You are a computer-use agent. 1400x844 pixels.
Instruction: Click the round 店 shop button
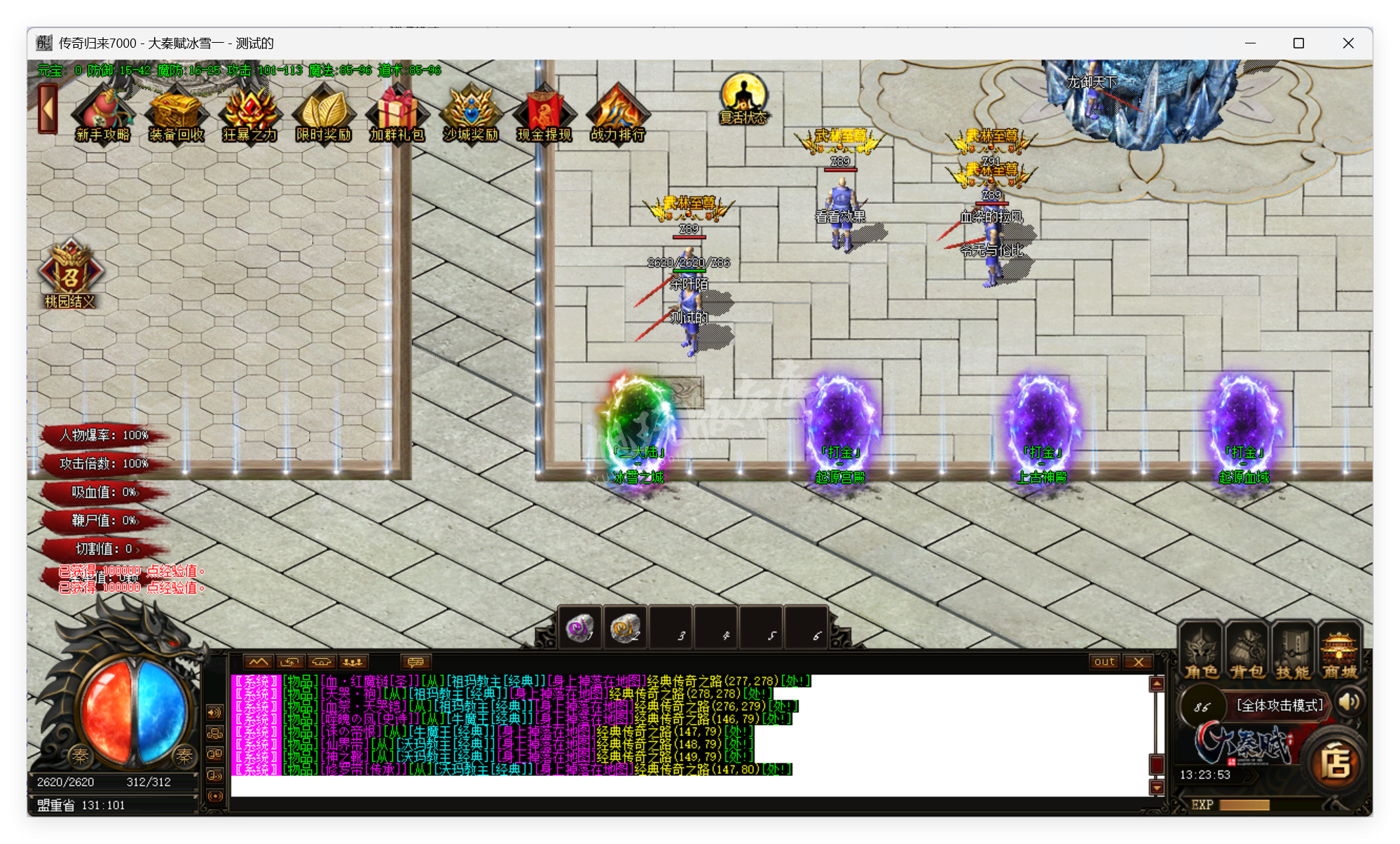point(1335,763)
